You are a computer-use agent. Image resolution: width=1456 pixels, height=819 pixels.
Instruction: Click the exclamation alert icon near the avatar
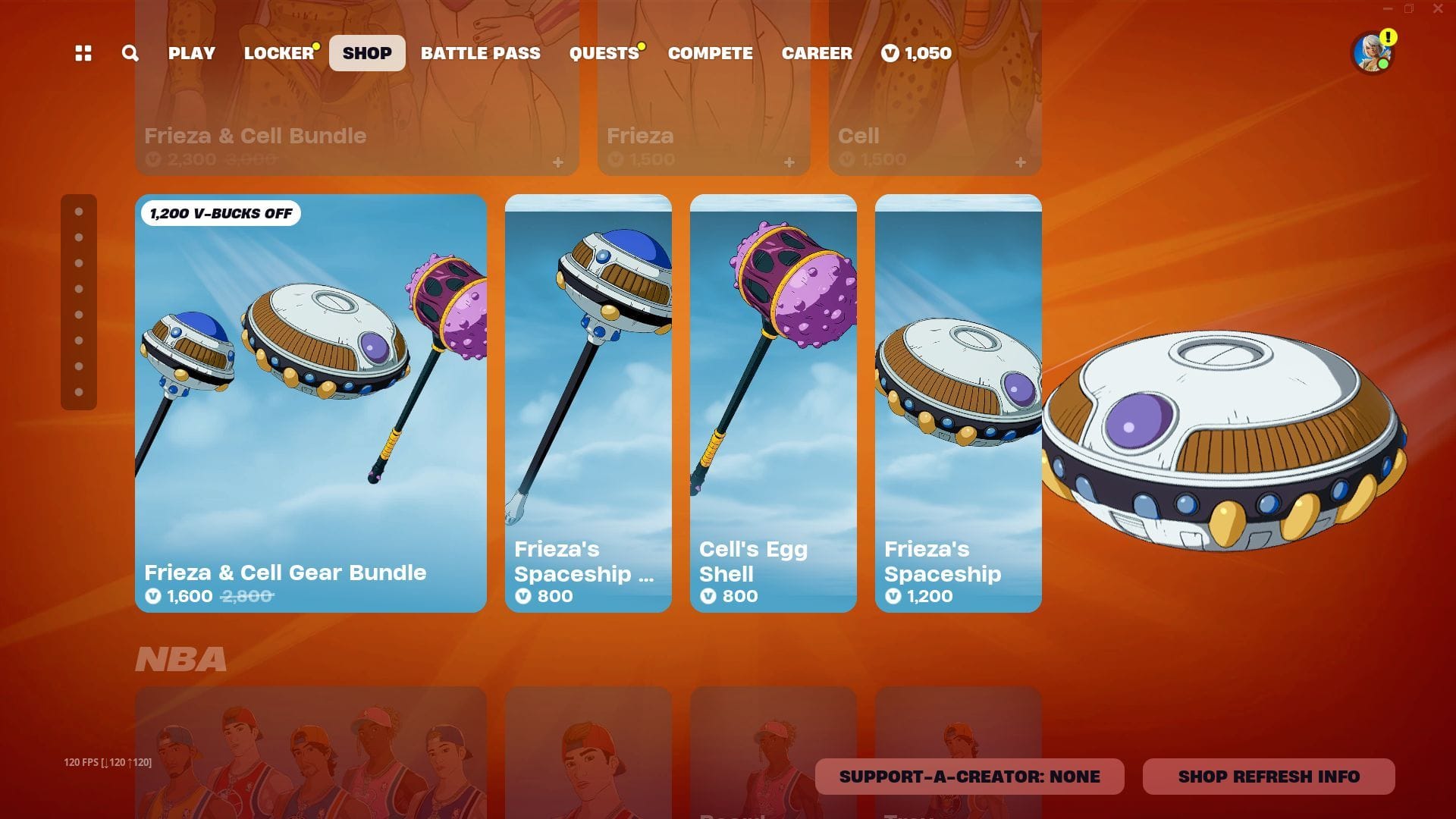[1388, 35]
